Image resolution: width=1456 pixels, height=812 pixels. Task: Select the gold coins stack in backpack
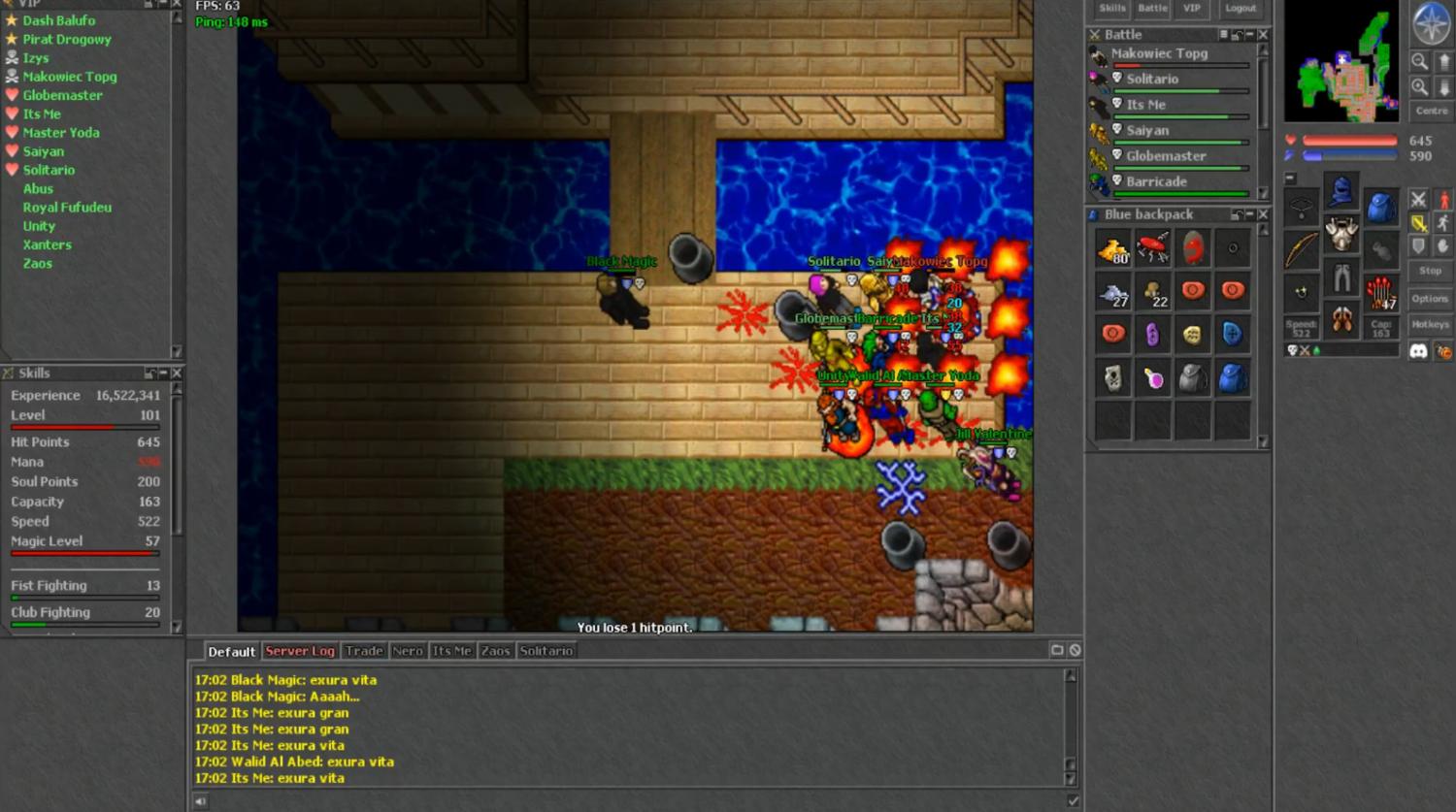coord(1112,249)
